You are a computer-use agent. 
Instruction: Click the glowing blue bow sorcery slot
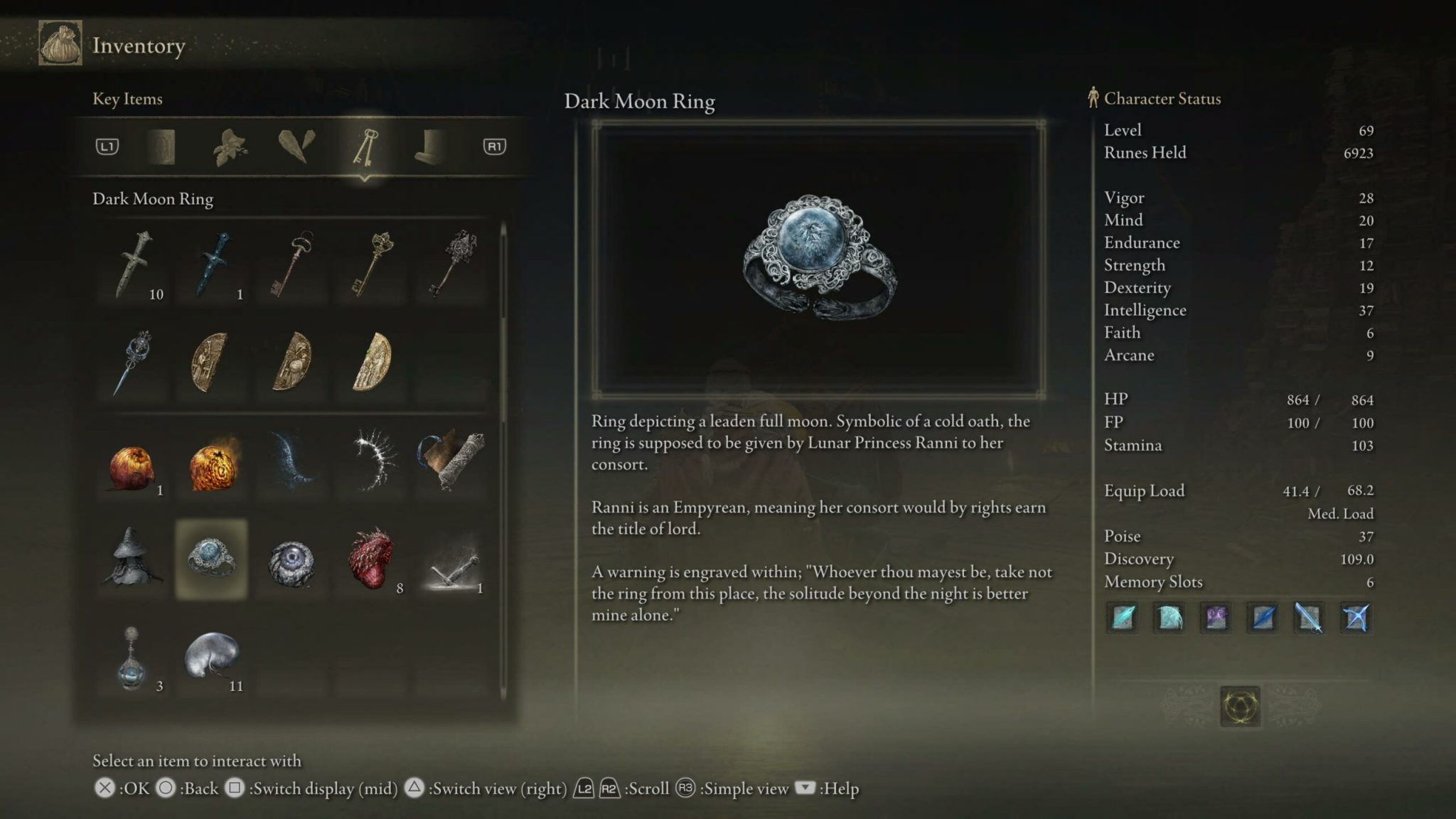(x=1355, y=618)
